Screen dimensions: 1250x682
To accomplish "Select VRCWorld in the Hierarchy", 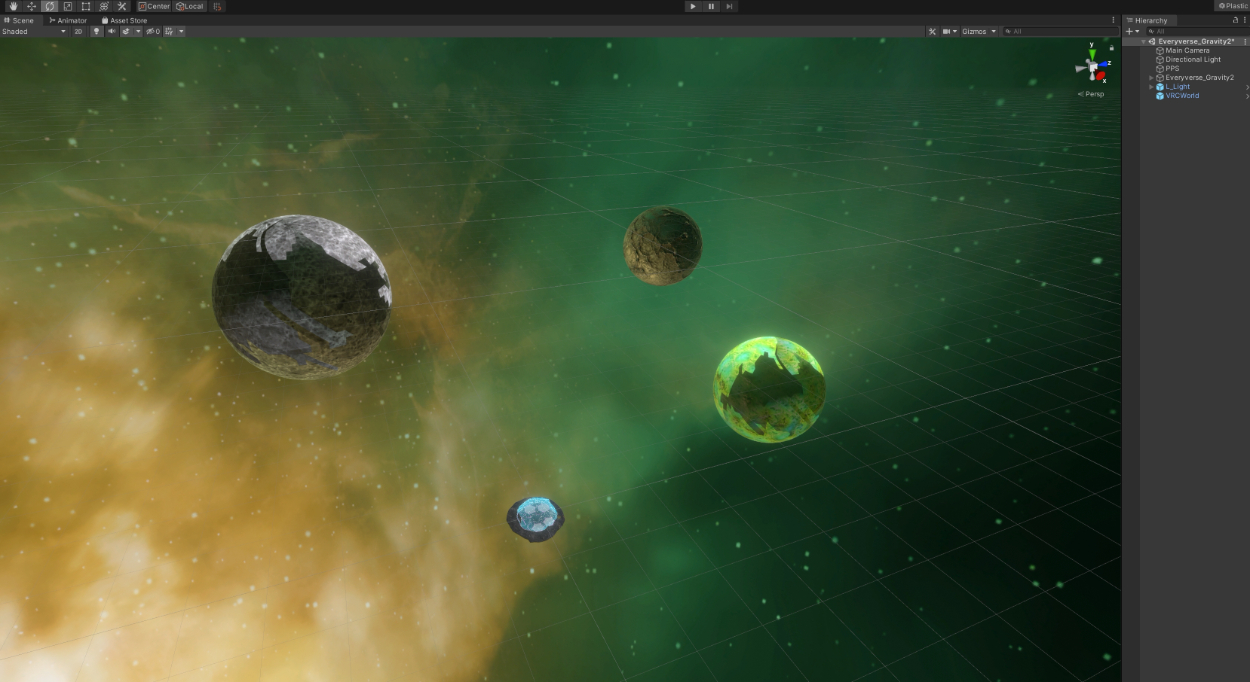I will pos(1182,96).
